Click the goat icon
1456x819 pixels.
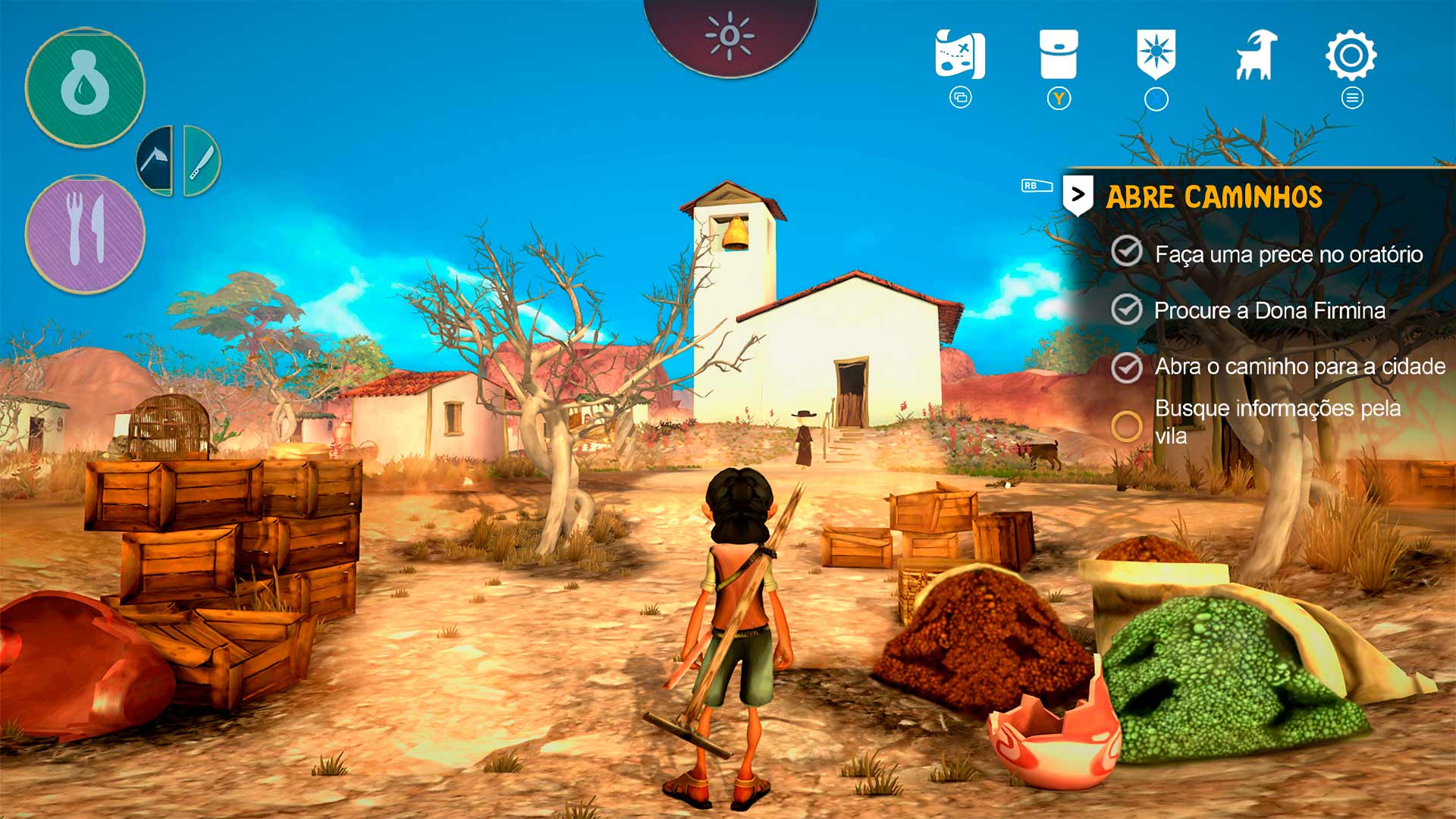click(x=1256, y=55)
